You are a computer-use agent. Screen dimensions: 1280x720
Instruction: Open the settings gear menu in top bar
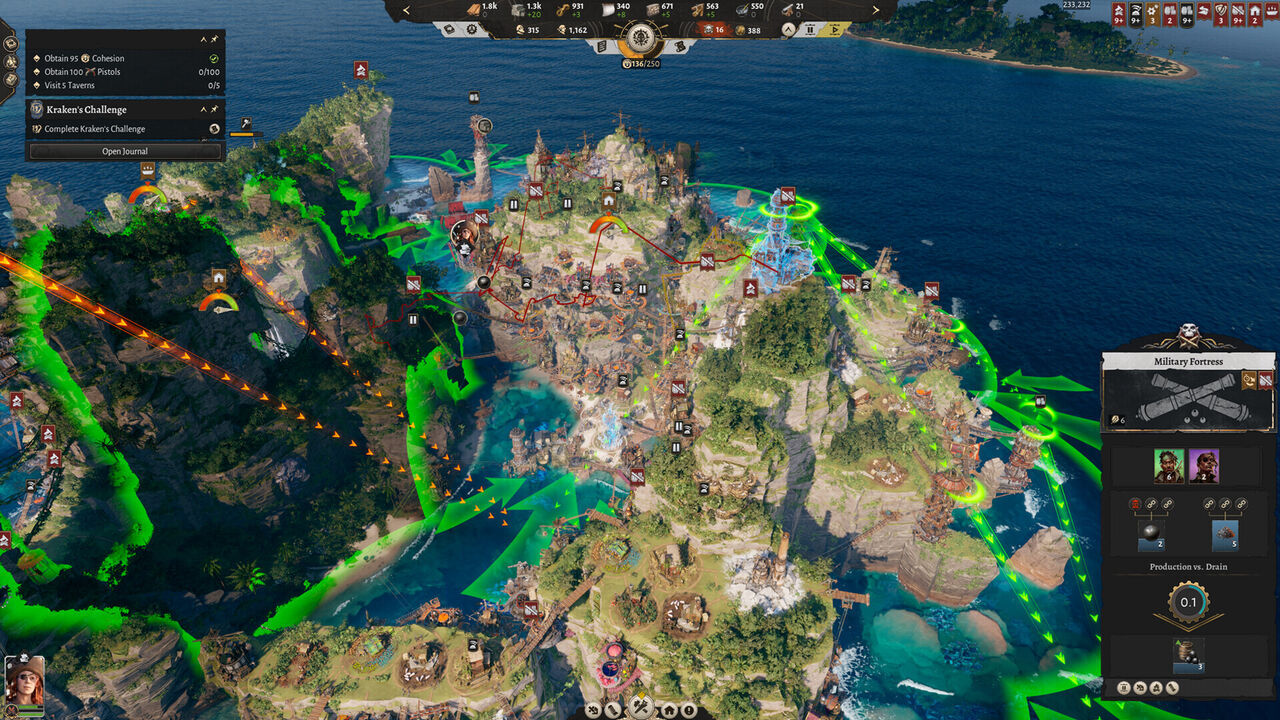(x=471, y=29)
